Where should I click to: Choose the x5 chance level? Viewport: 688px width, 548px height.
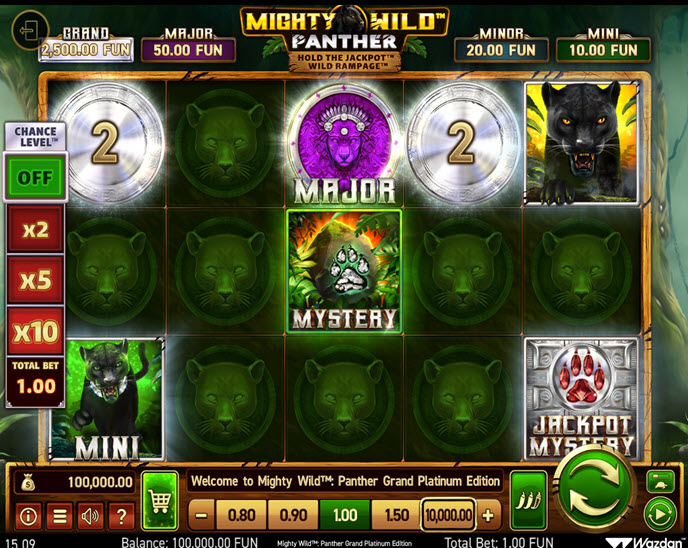pos(35,280)
